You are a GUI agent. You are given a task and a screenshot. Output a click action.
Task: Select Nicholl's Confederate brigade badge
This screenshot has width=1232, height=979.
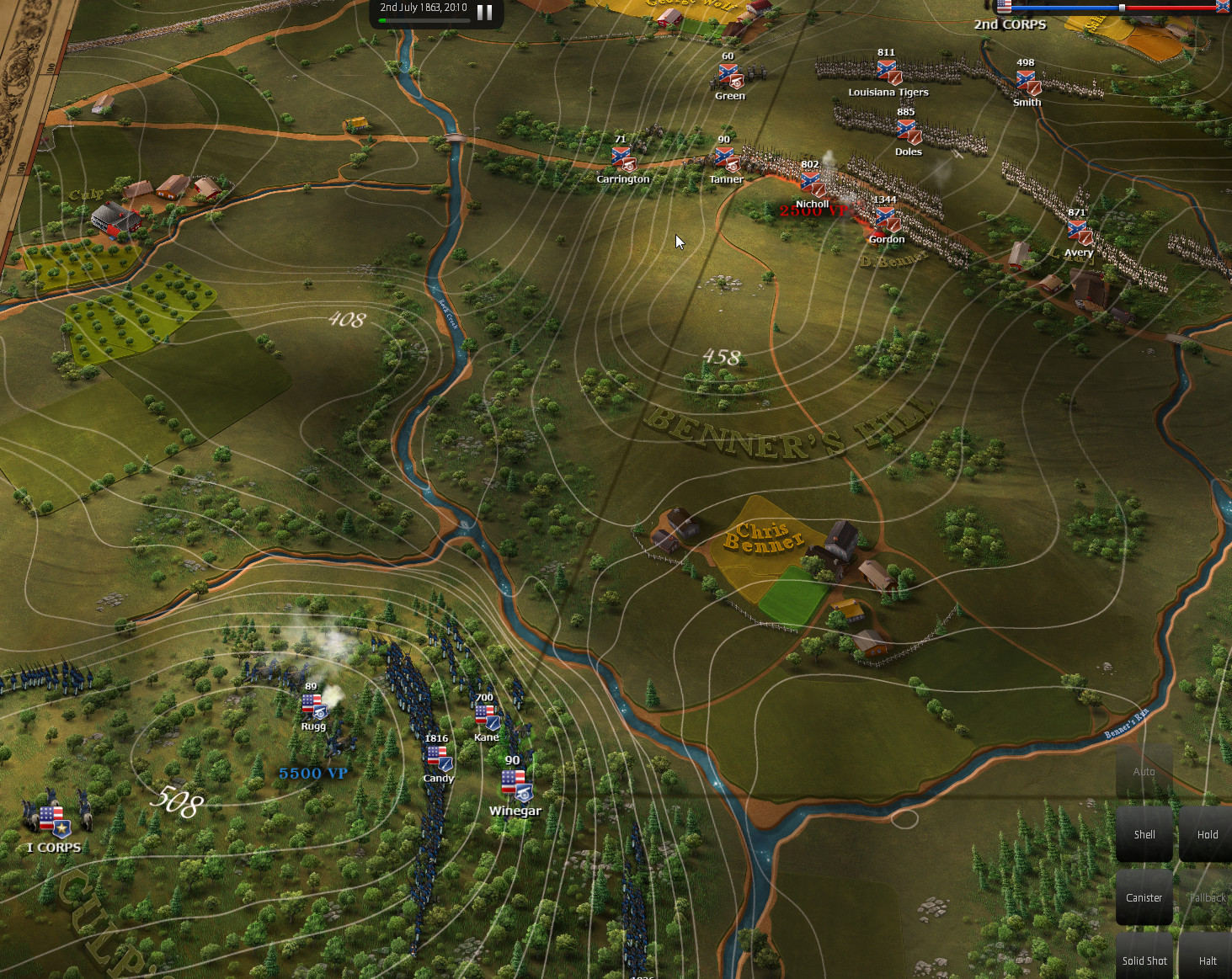click(x=812, y=184)
